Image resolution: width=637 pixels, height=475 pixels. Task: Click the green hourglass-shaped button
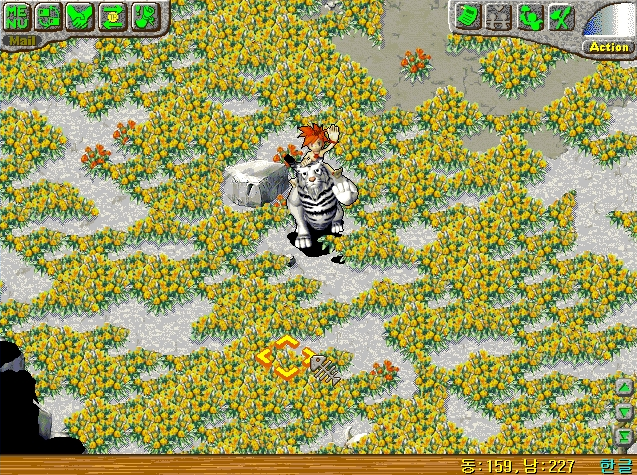point(624,433)
